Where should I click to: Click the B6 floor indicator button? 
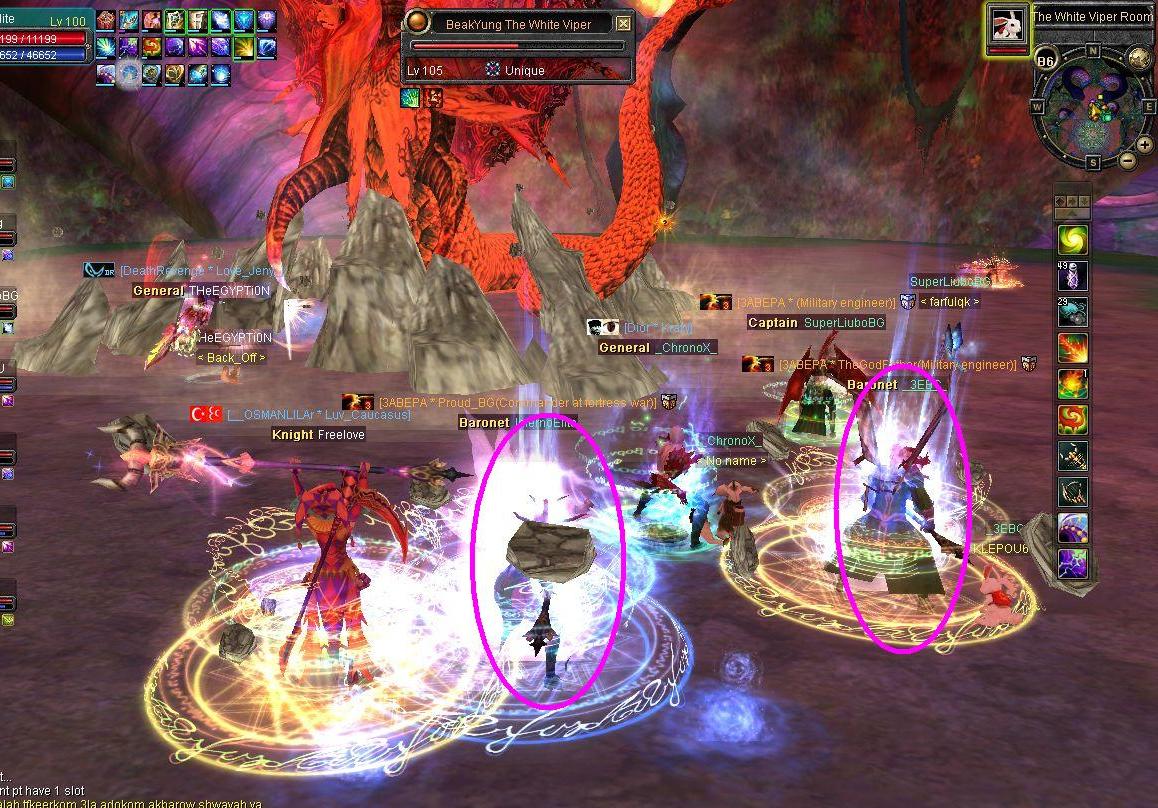tap(1046, 60)
